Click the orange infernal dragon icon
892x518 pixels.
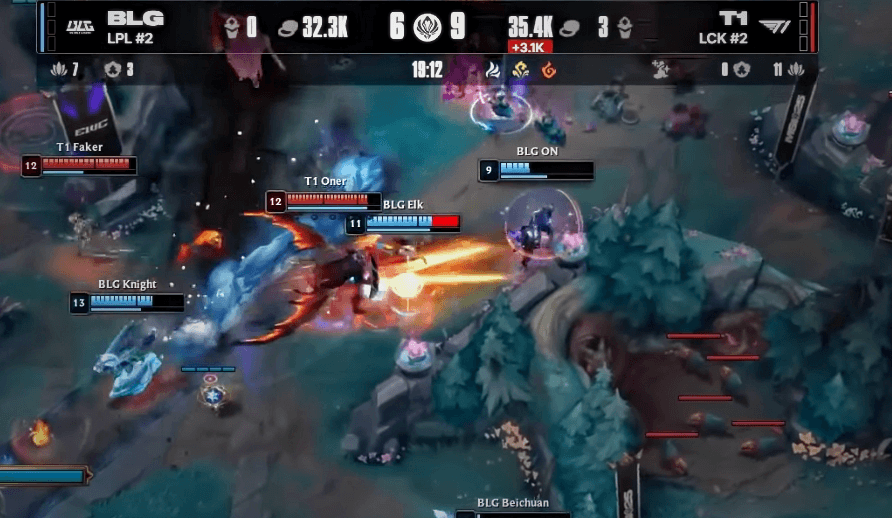click(x=548, y=71)
